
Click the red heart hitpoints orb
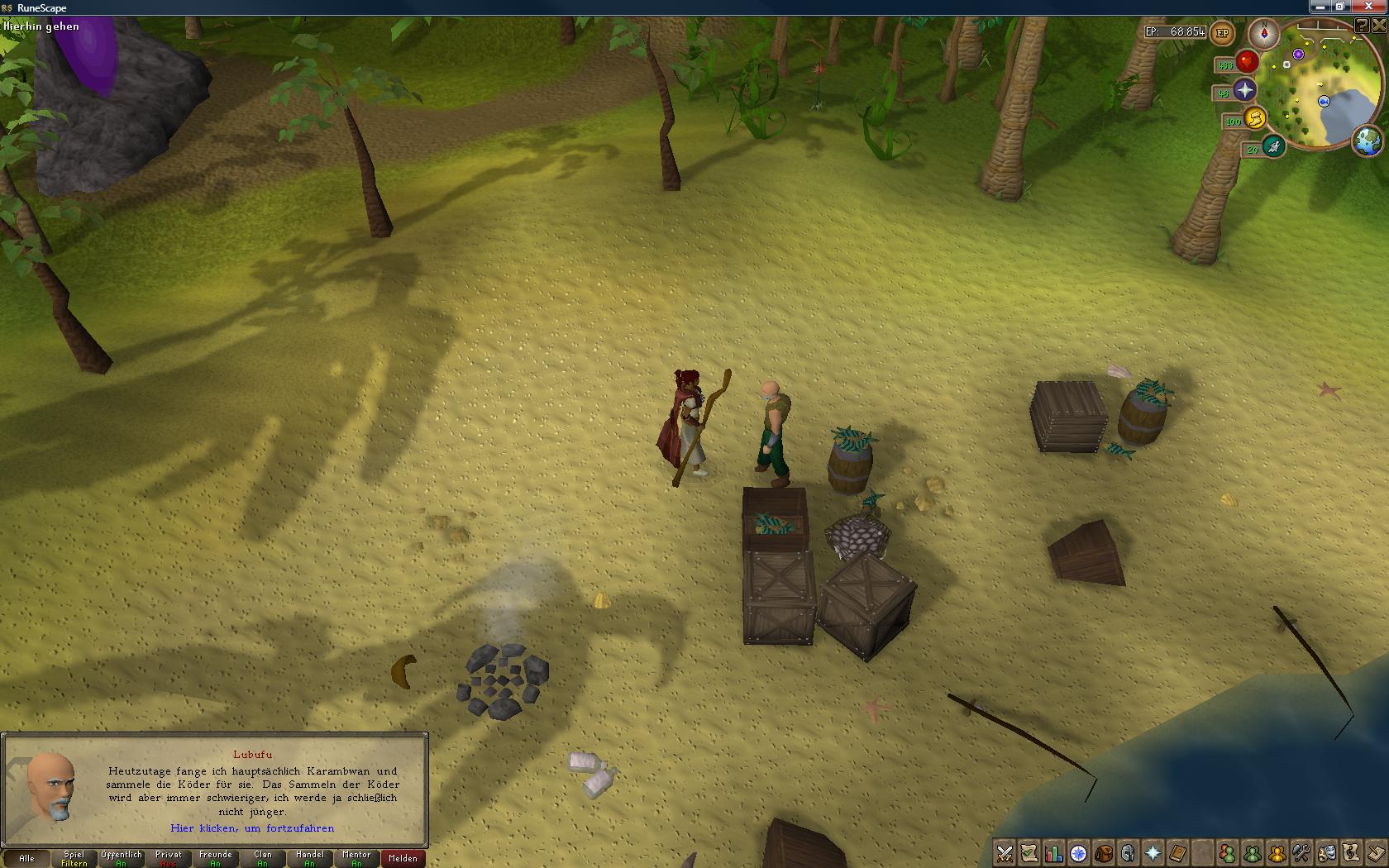click(x=1247, y=62)
